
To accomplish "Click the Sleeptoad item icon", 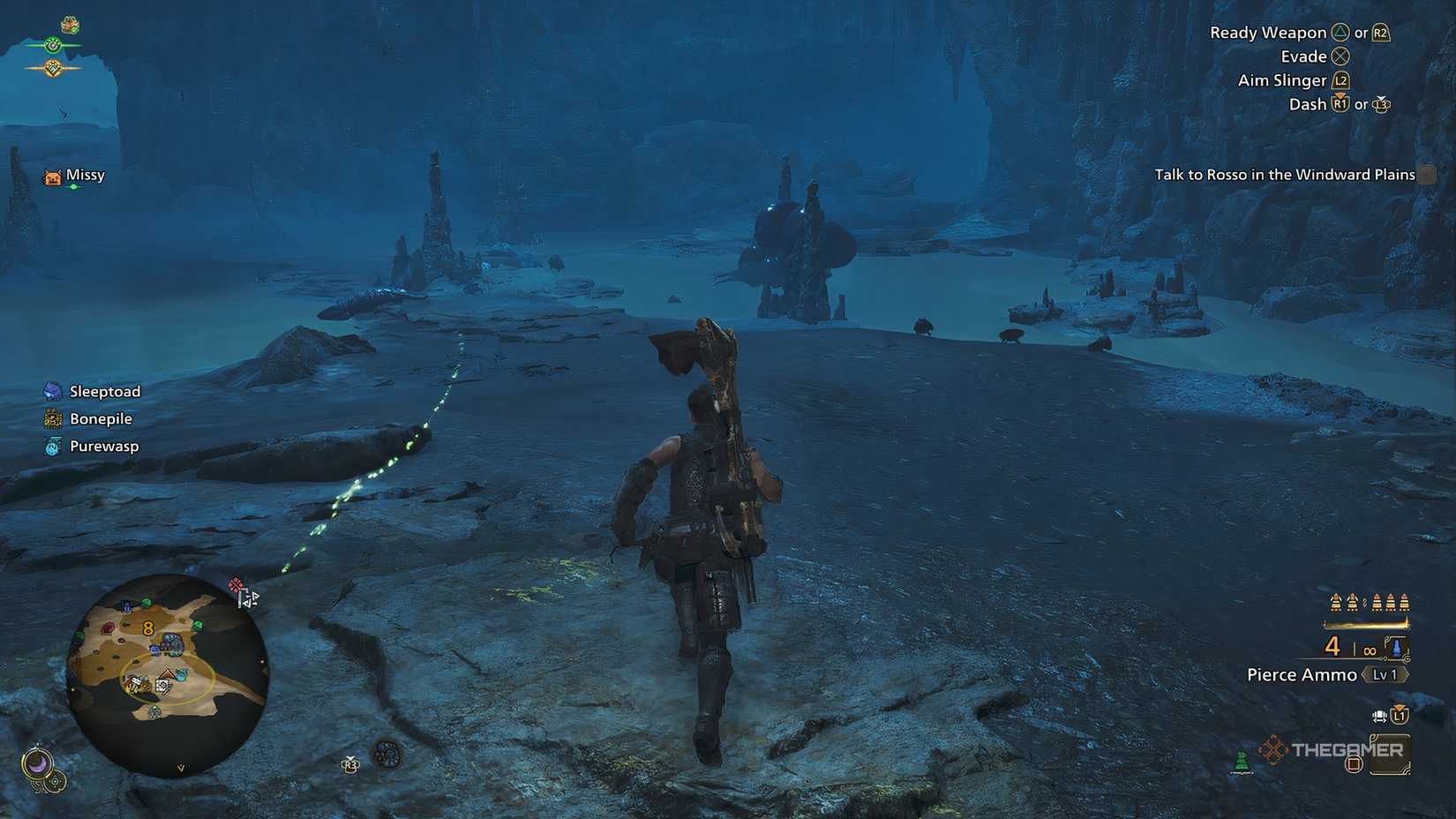I will pos(53,390).
